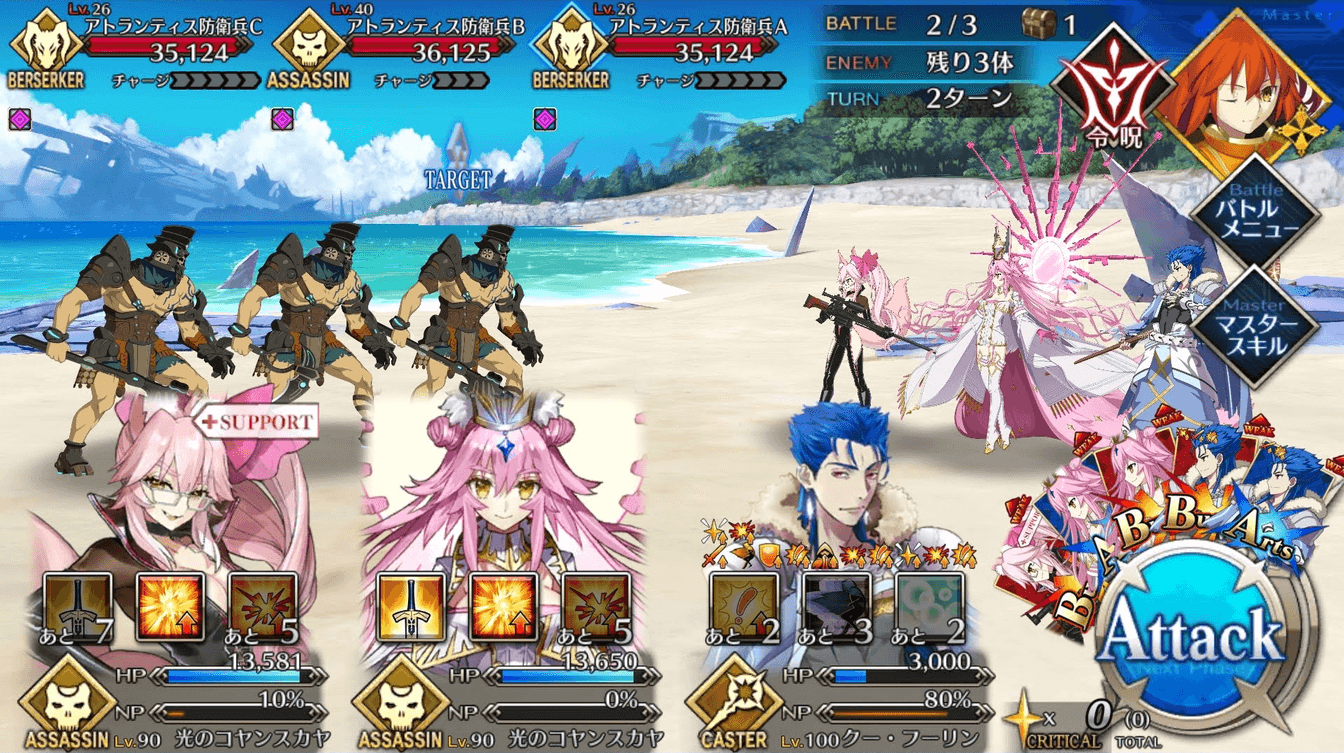The image size is (1344, 753).
Task: Inspect Cú Chulainn's dark middle skill icon
Action: click(837, 607)
